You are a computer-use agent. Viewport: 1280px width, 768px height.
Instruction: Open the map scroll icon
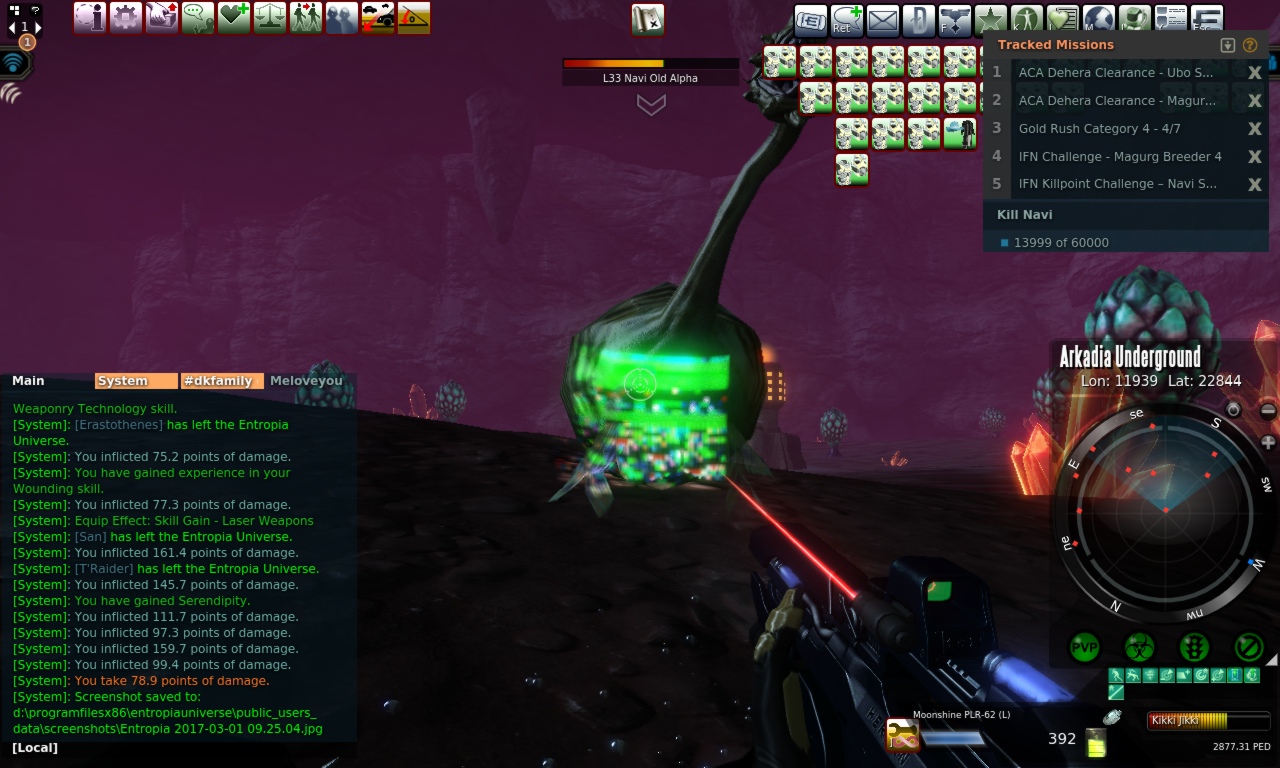click(x=648, y=19)
